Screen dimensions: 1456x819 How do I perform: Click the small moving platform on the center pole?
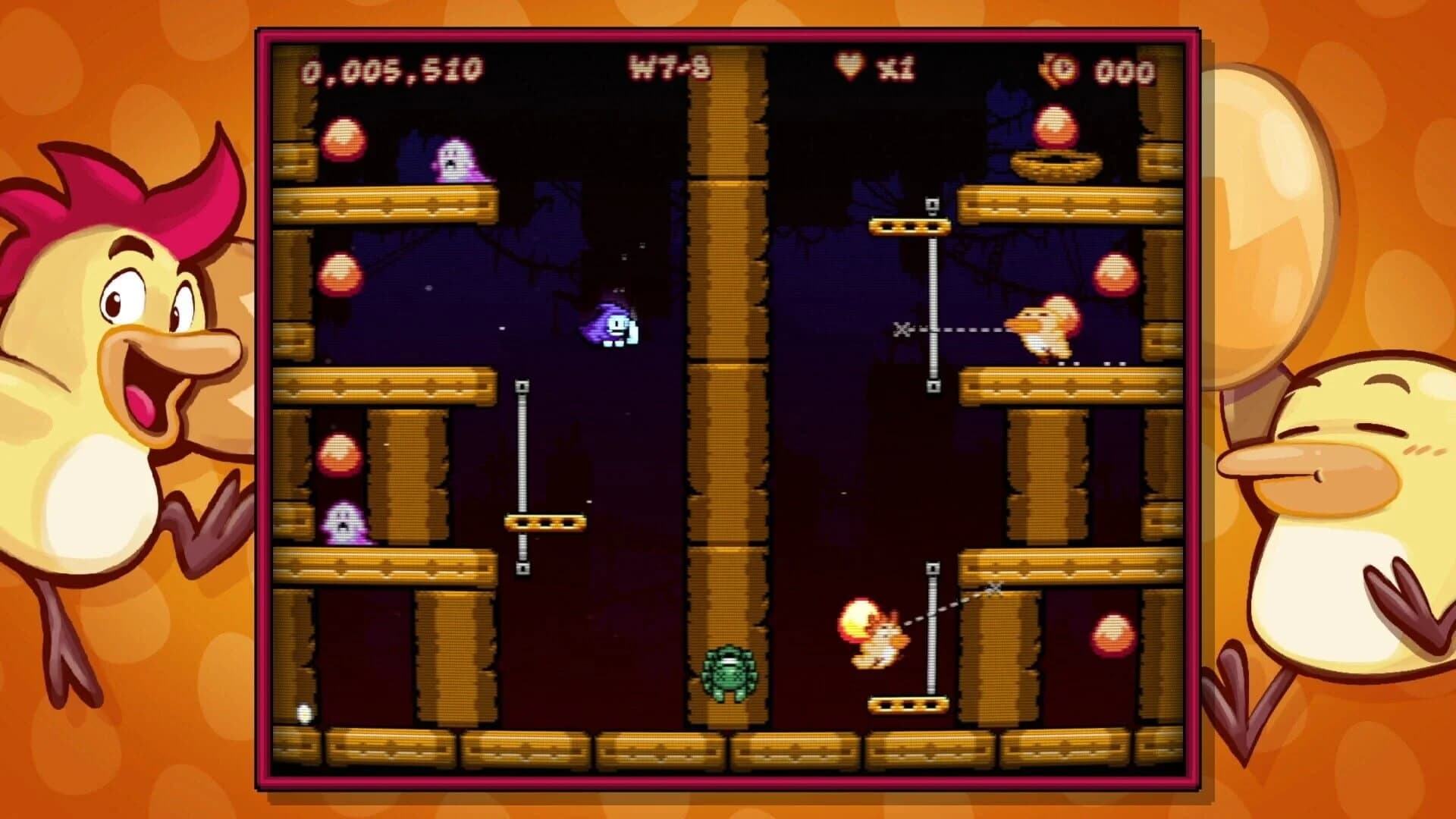coord(544,521)
